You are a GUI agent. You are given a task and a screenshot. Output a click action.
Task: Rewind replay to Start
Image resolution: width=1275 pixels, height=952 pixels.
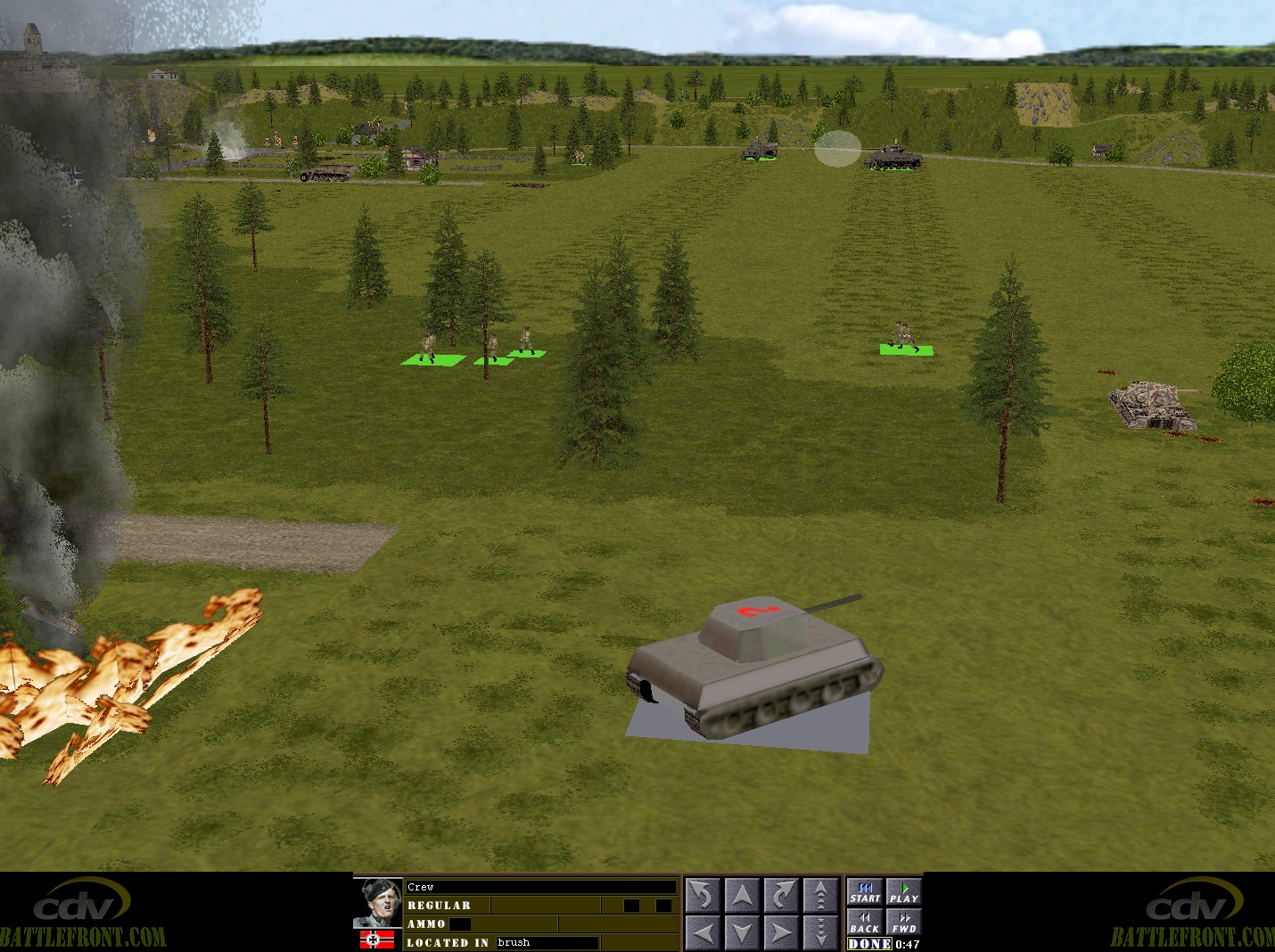point(865,892)
